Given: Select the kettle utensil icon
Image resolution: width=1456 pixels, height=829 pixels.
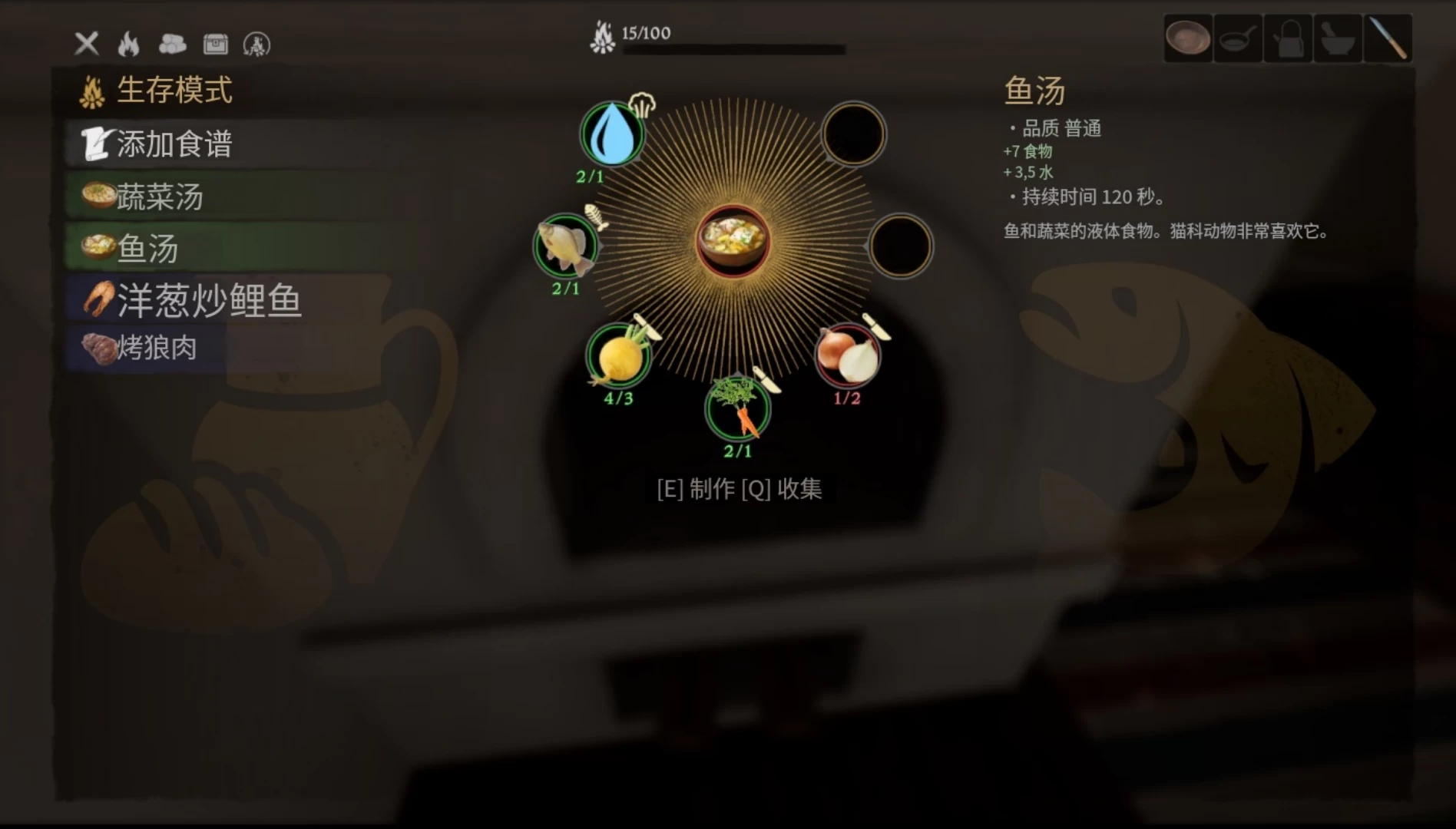Looking at the screenshot, I should [x=1288, y=38].
